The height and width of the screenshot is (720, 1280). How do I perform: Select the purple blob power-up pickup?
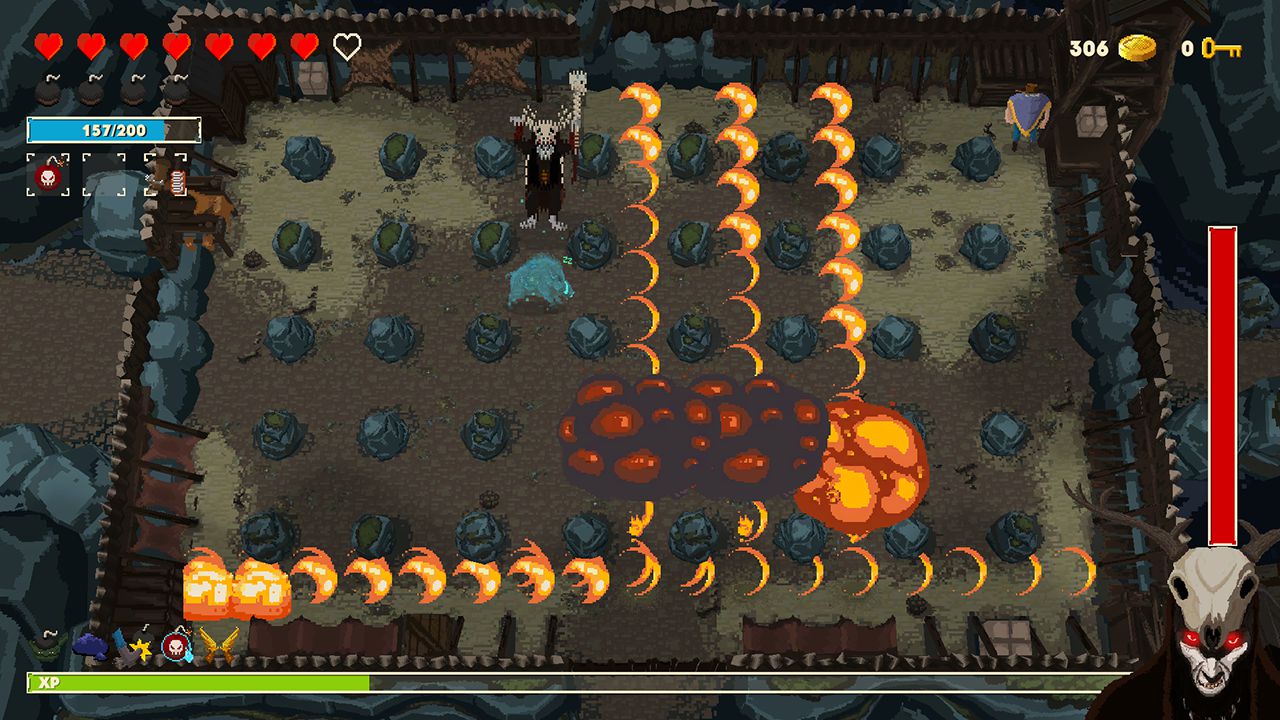pos(92,647)
